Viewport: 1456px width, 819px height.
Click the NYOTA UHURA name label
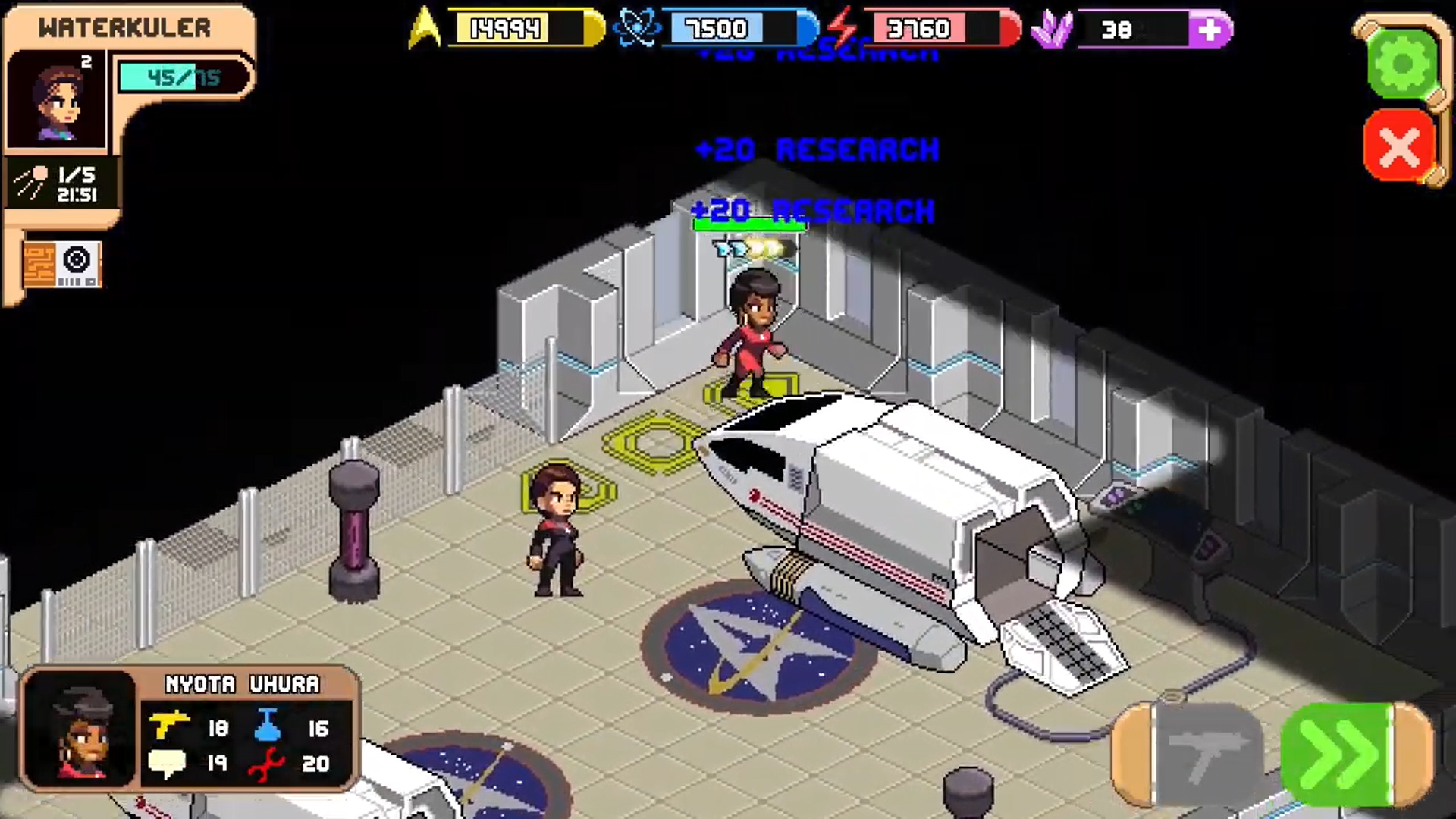click(241, 685)
